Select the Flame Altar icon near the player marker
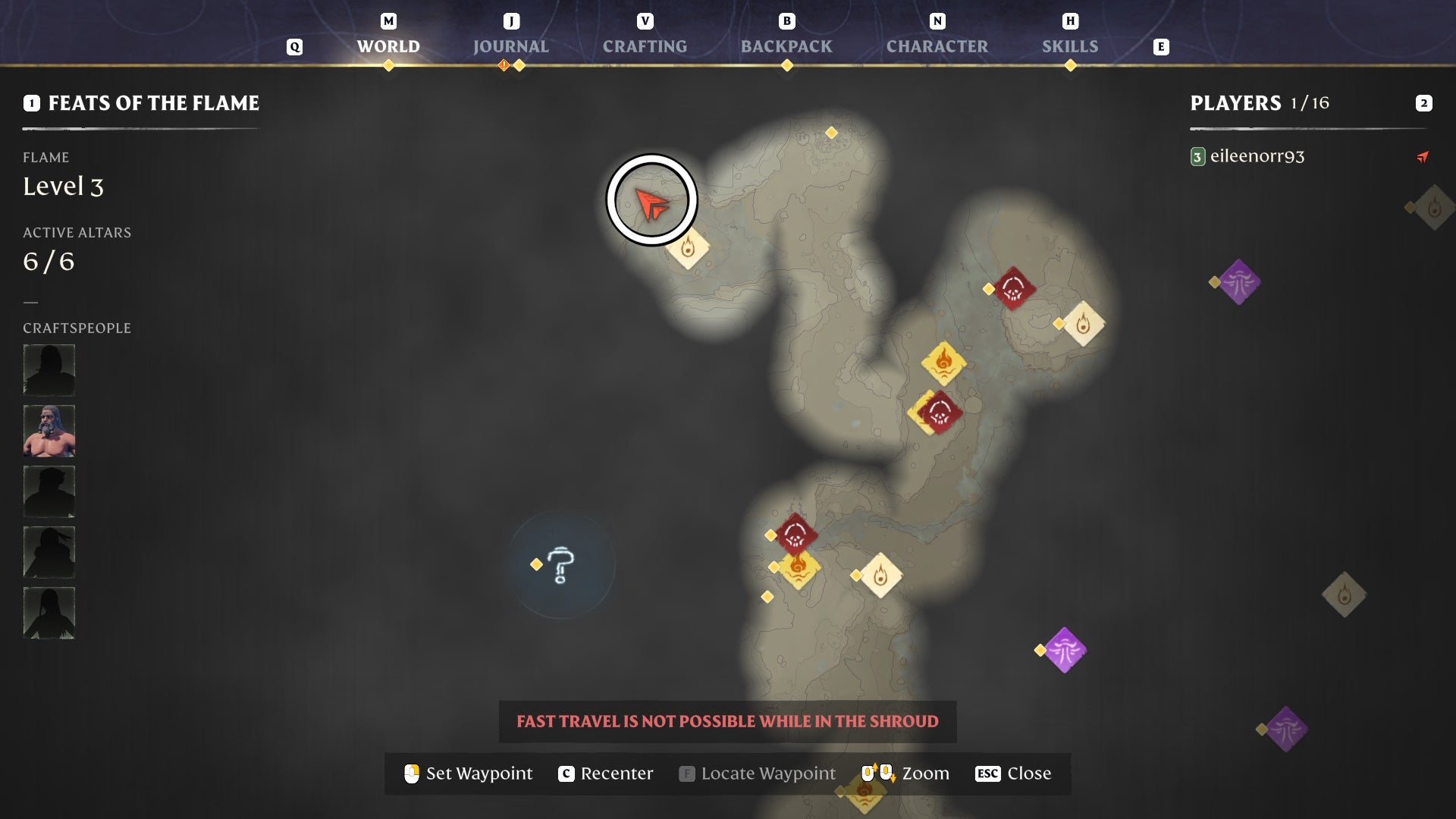 (x=689, y=247)
